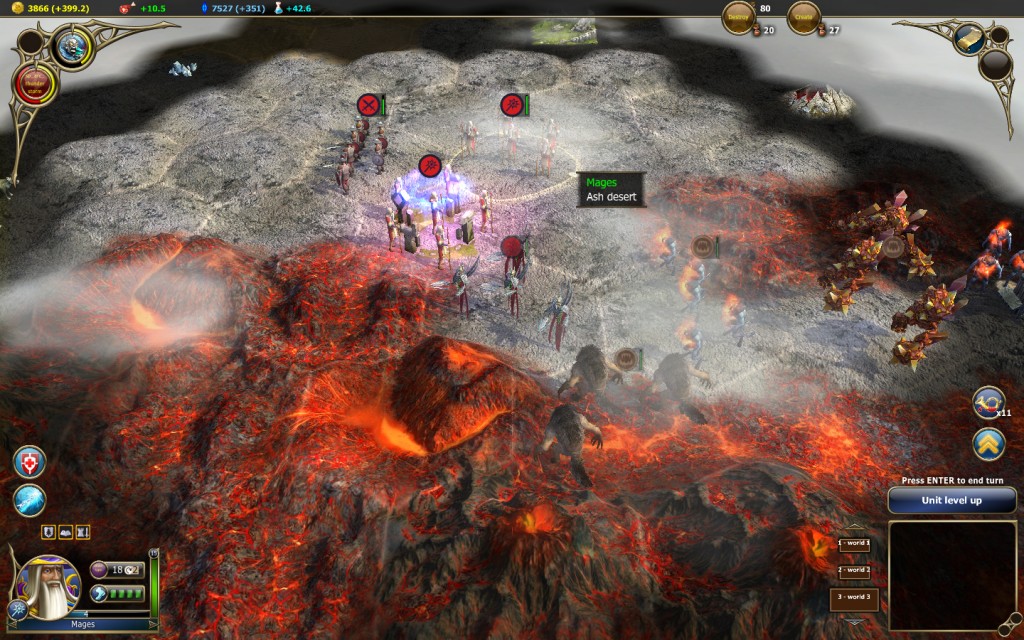Select the Mages unit portrait

point(47,587)
